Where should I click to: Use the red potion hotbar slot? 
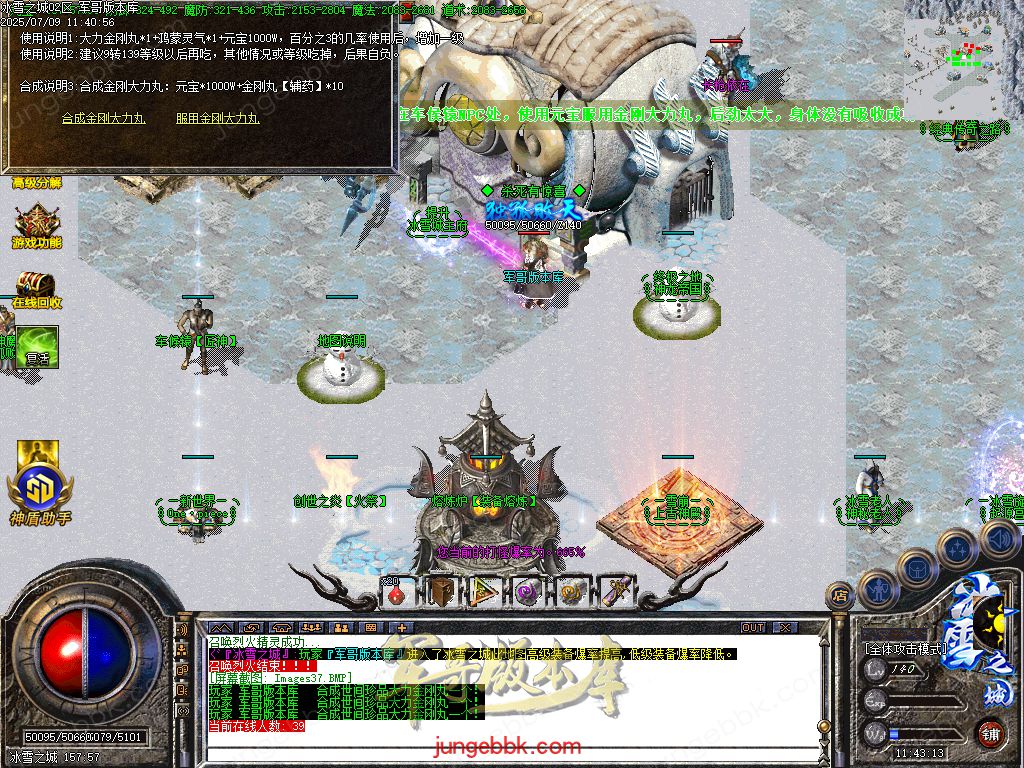coord(396,592)
